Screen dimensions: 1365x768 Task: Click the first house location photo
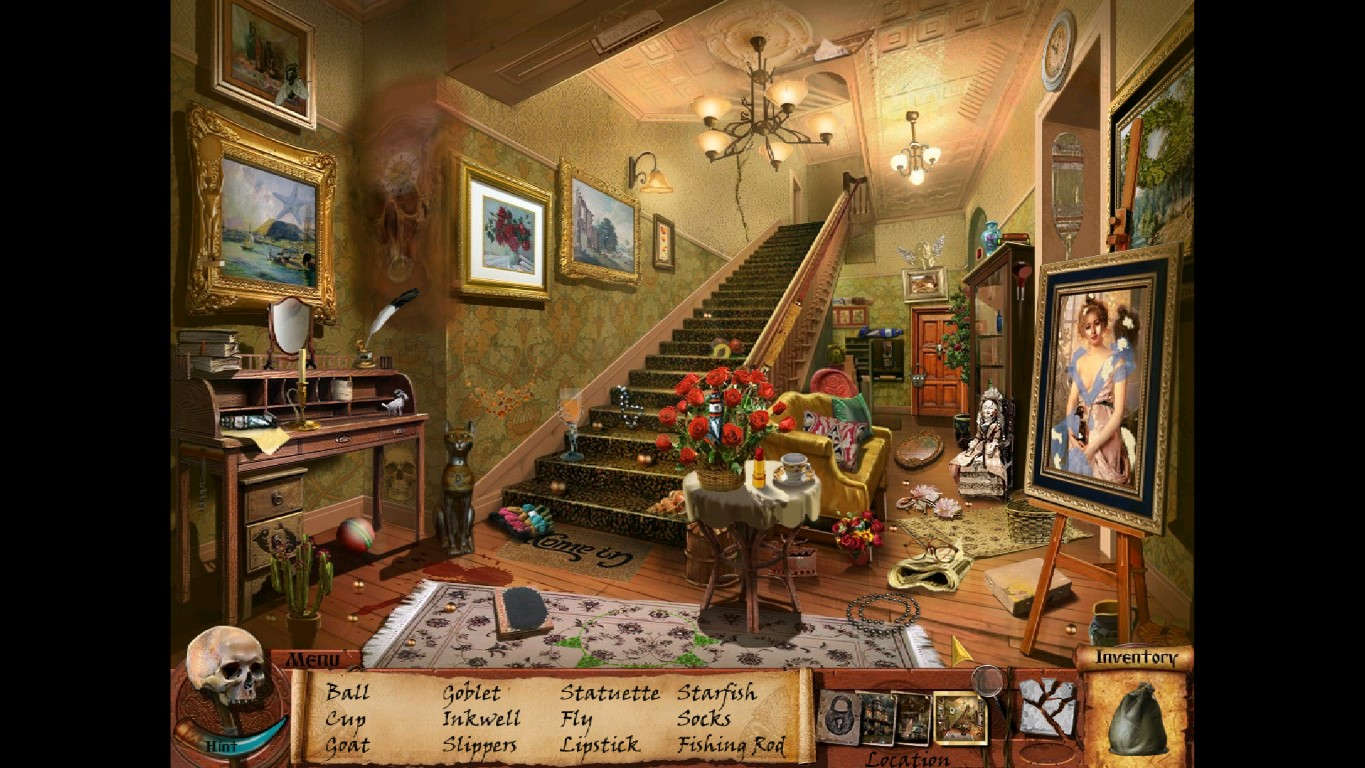tap(878, 718)
